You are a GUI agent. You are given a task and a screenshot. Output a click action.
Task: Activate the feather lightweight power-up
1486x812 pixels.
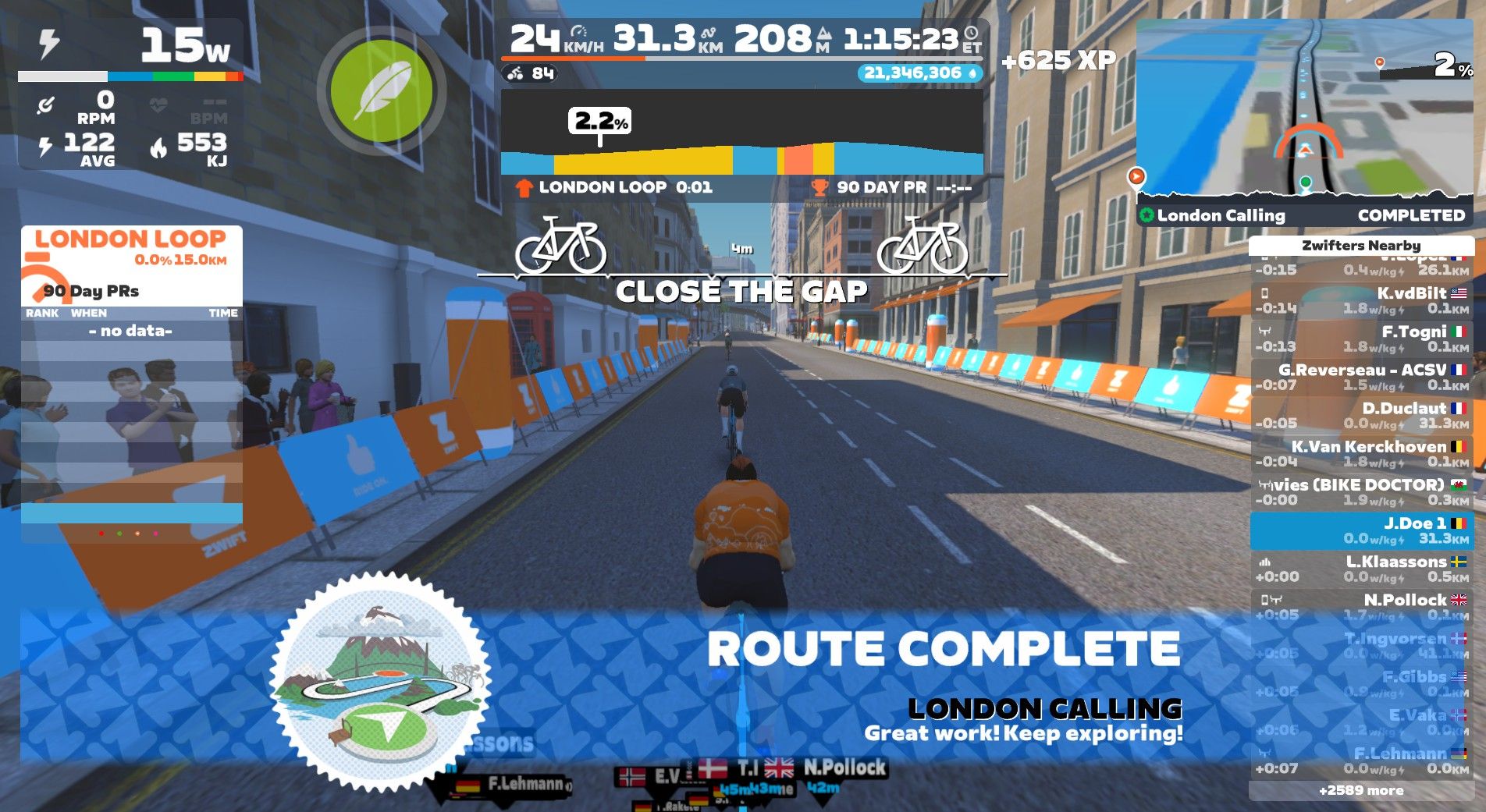[381, 90]
